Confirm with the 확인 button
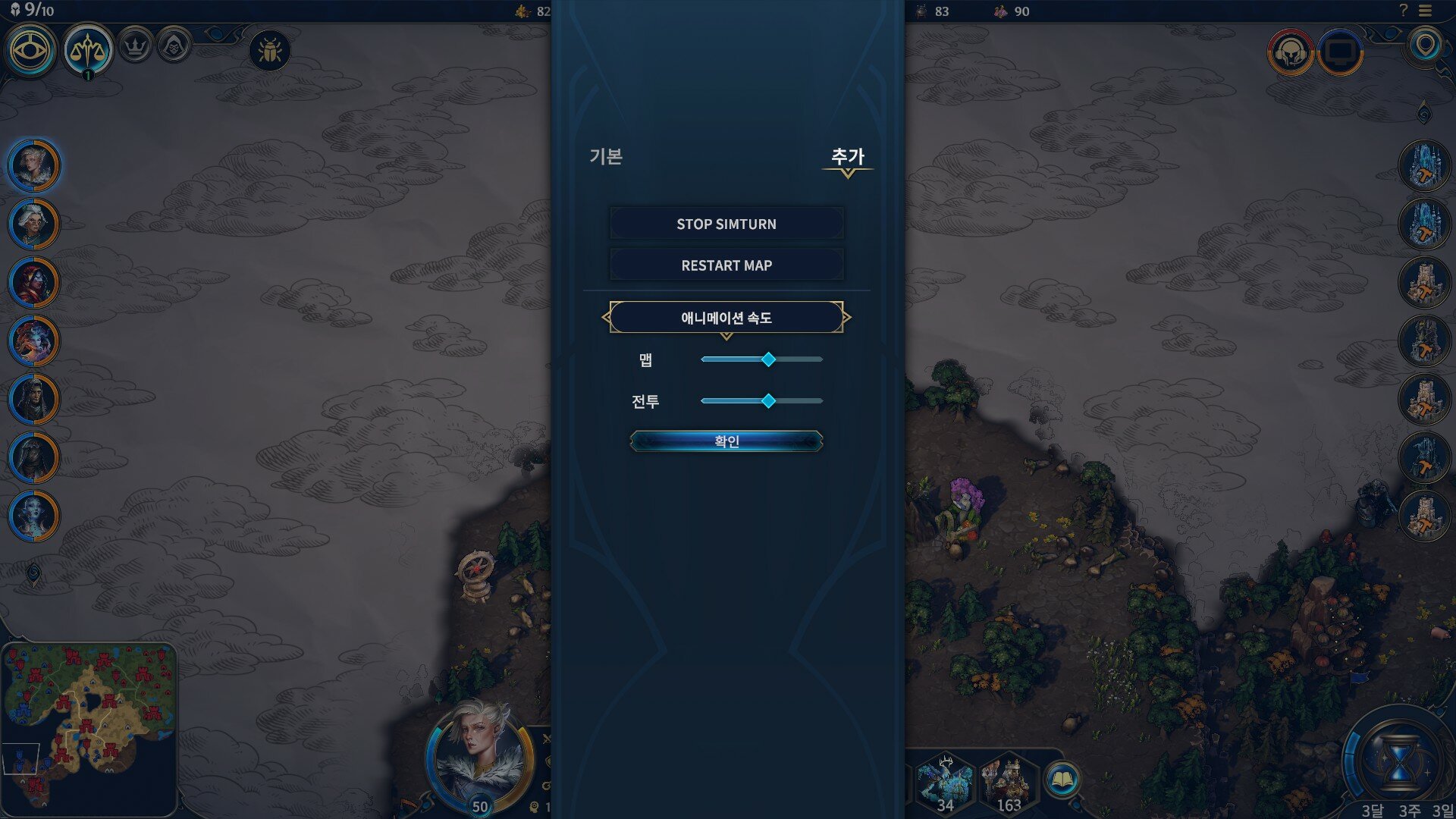The height and width of the screenshot is (819, 1456). (726, 441)
